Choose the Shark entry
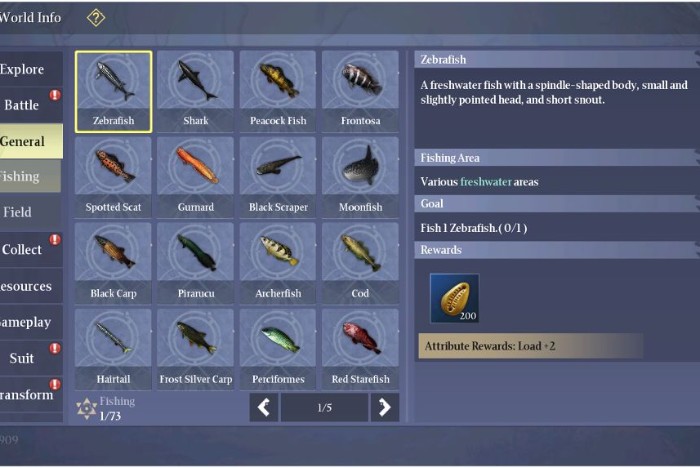This screenshot has width=700, height=468. pyautogui.click(x=196, y=91)
